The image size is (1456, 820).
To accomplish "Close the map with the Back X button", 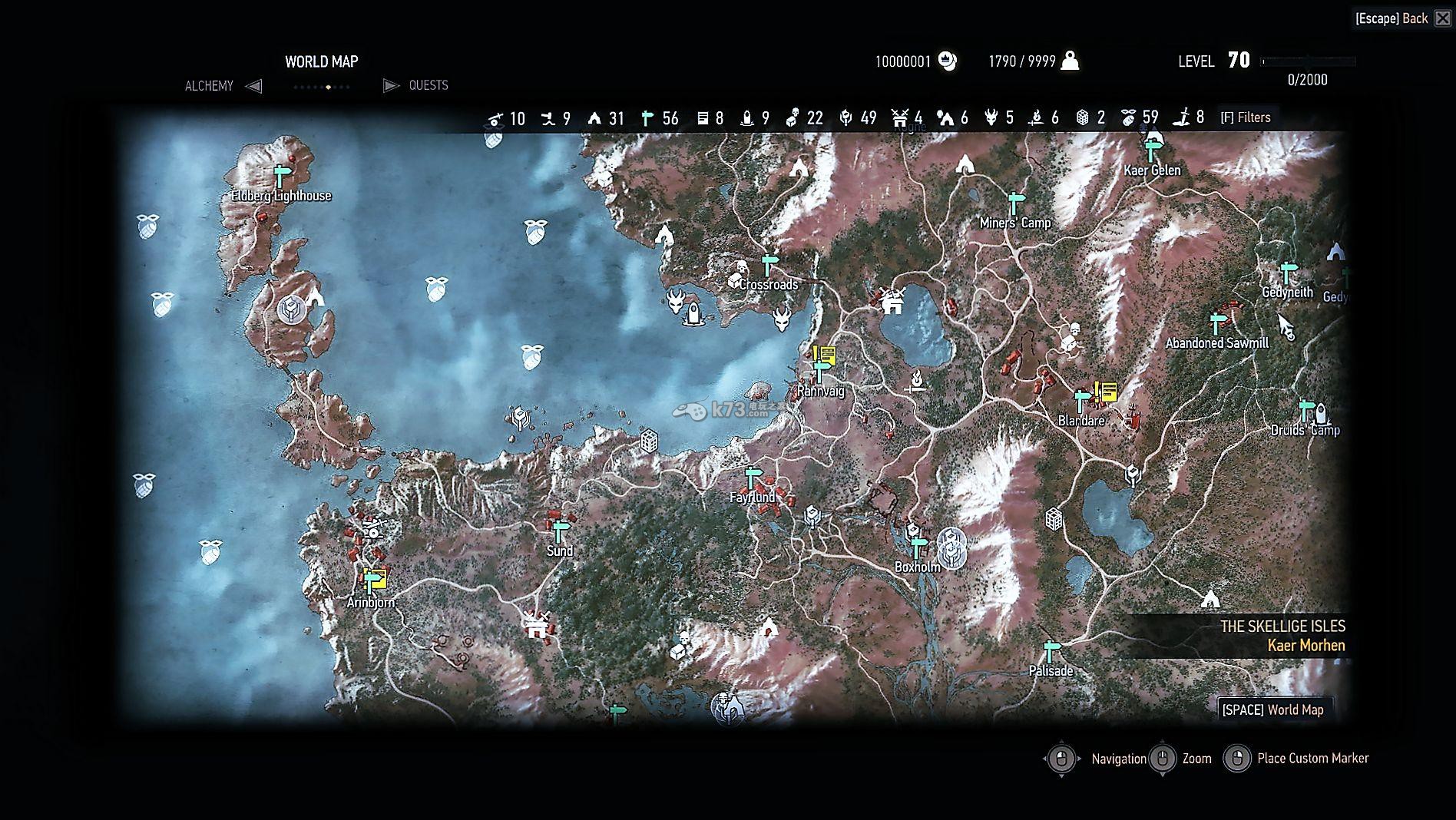I will click(1442, 18).
